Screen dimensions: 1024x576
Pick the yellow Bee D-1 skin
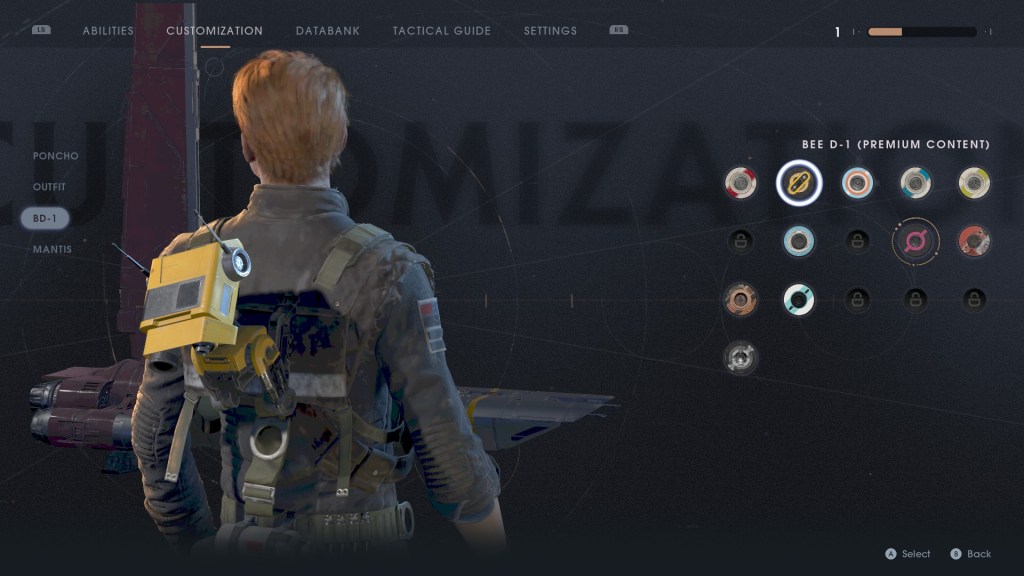coord(799,183)
